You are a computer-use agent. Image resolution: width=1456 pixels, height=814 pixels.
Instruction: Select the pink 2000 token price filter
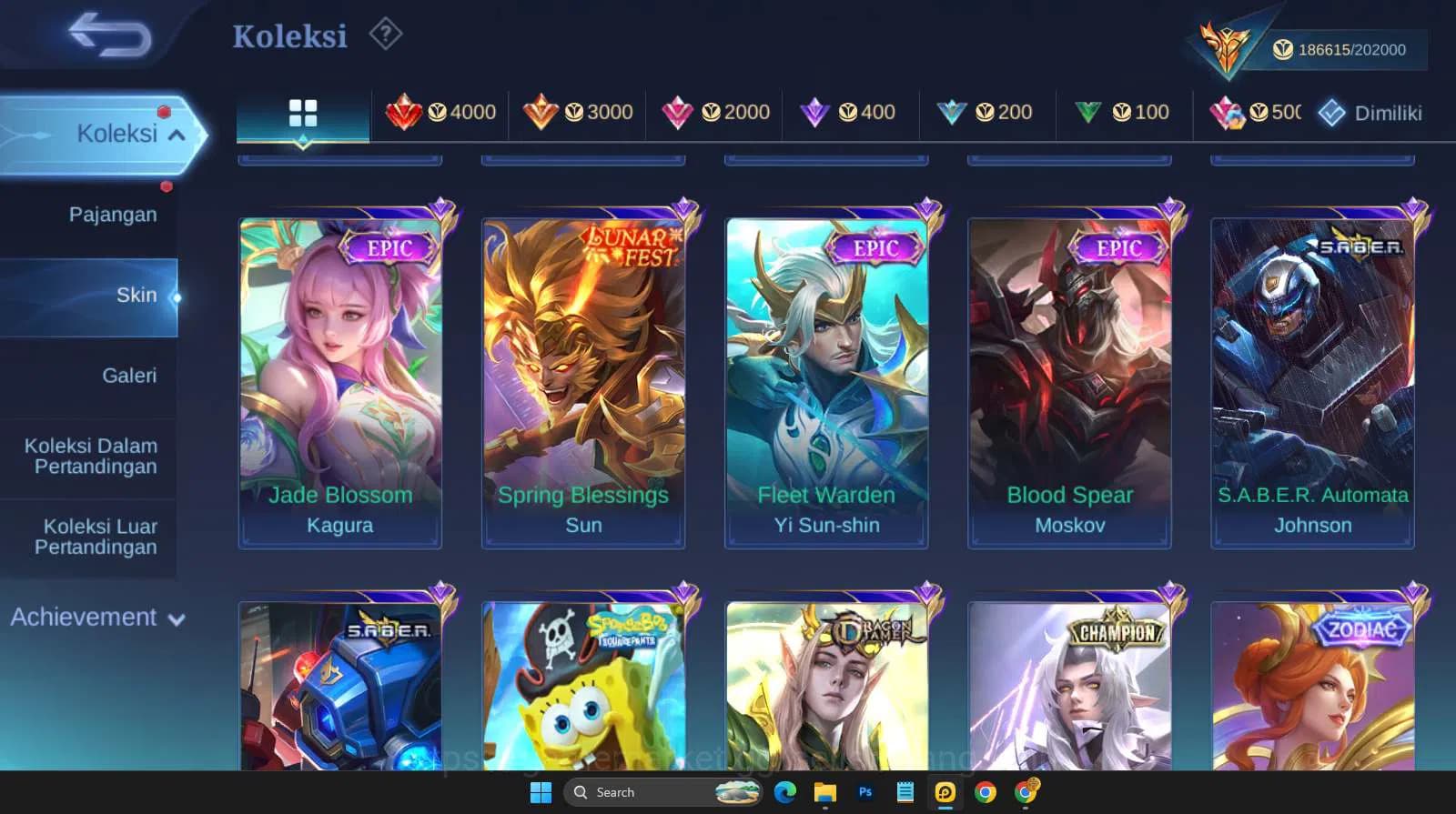point(716,113)
